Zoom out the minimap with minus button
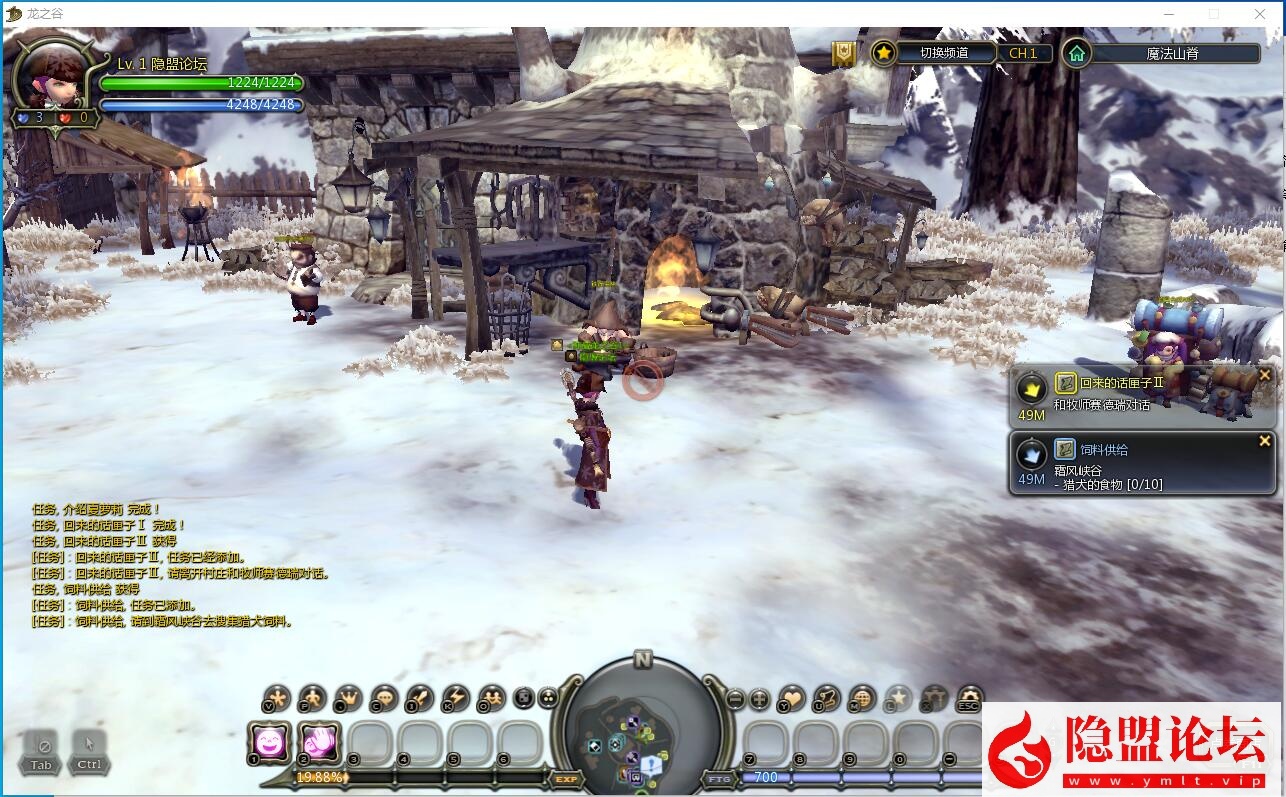The height and width of the screenshot is (797, 1286). coord(735,699)
